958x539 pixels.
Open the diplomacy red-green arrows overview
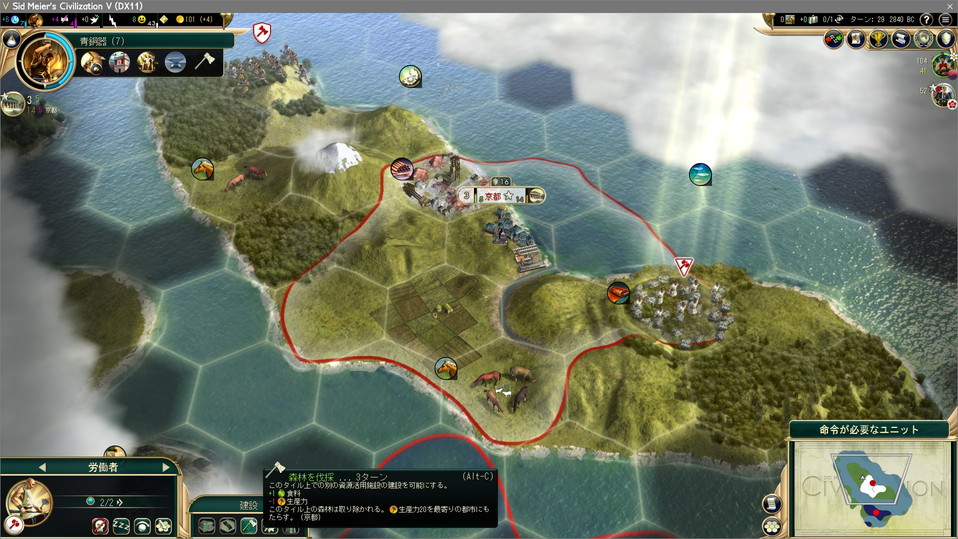[834, 40]
